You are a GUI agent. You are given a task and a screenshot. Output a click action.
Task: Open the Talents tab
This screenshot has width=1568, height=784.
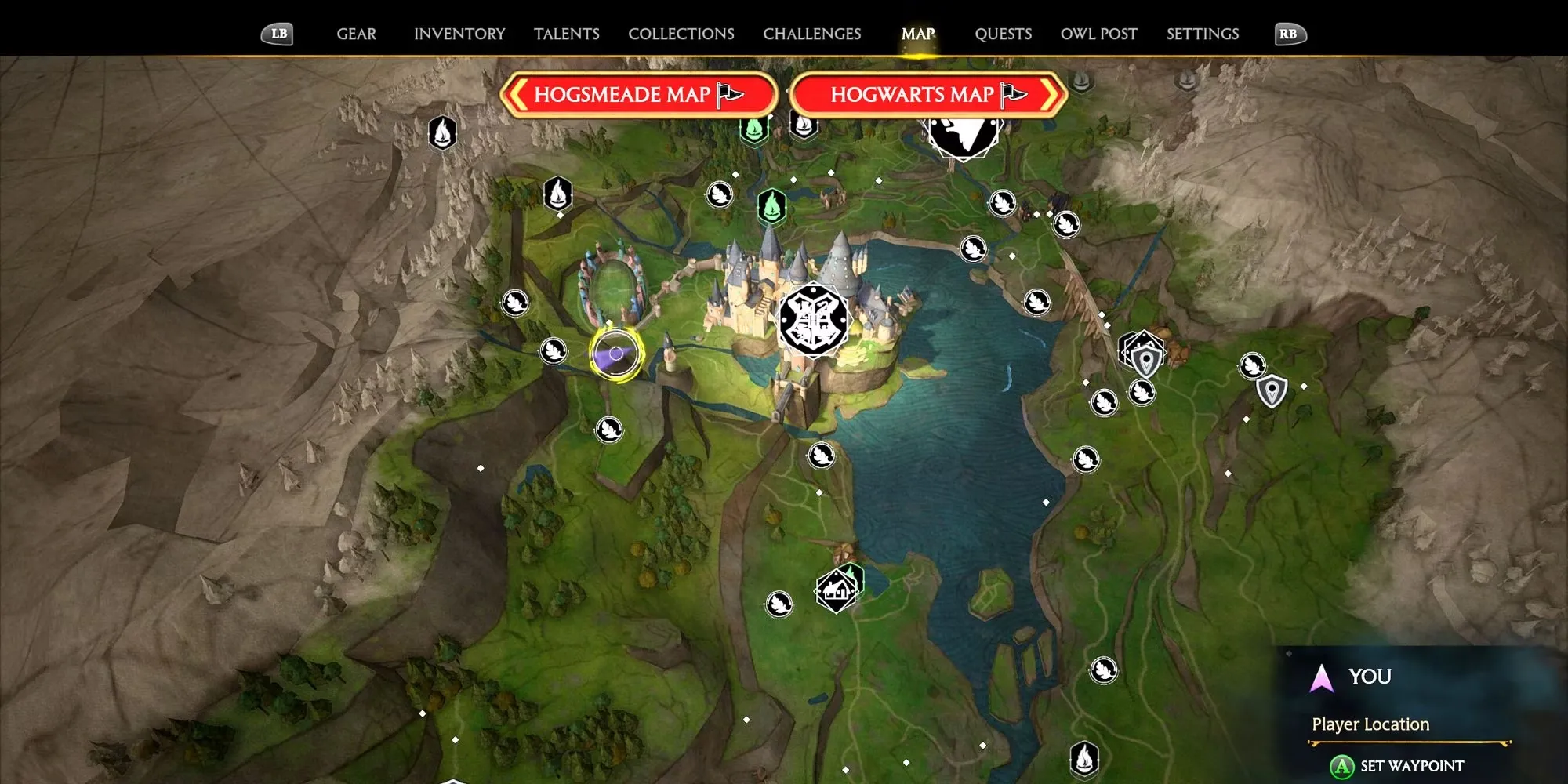(566, 34)
